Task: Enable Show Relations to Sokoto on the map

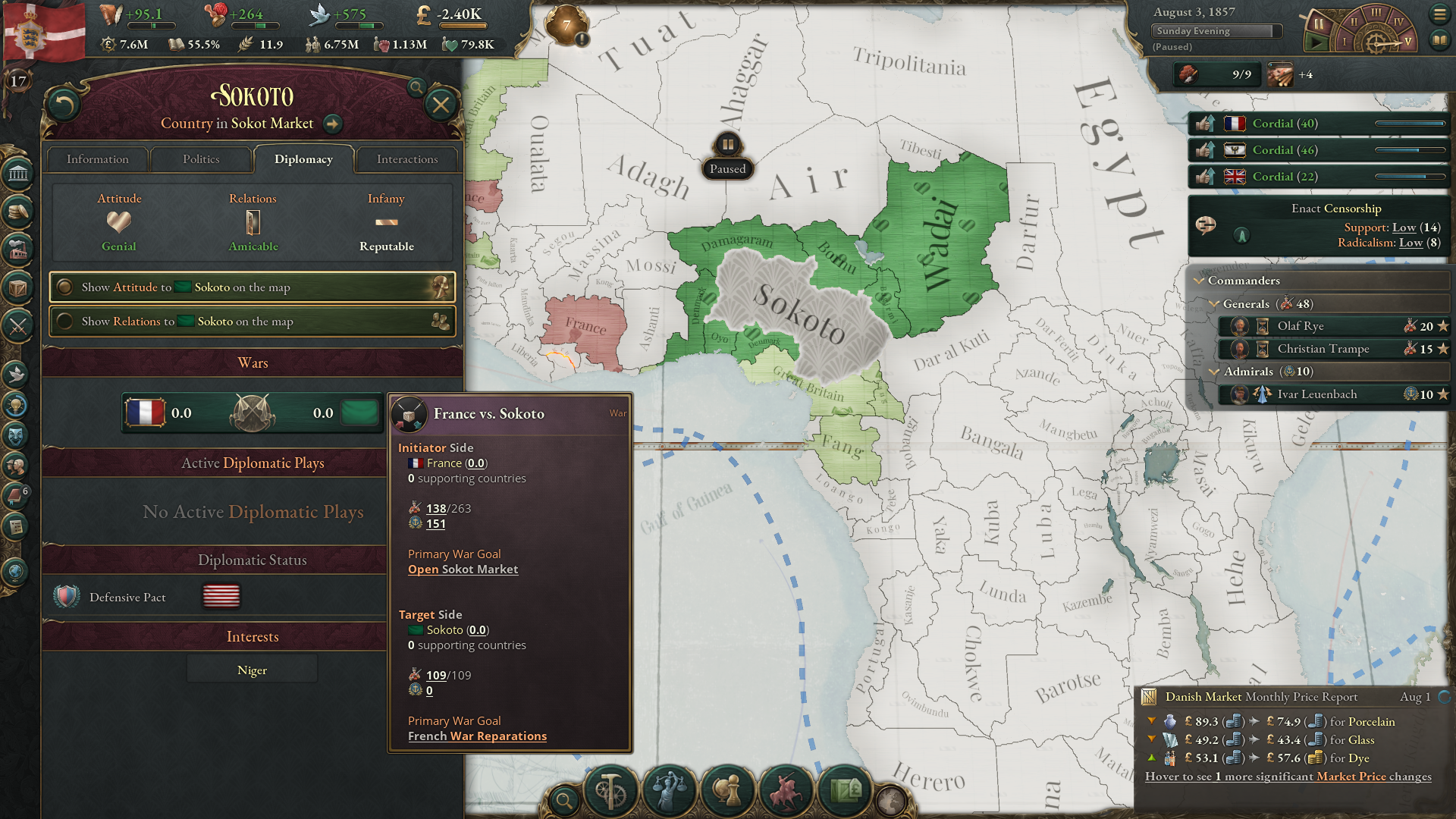Action: coord(252,322)
